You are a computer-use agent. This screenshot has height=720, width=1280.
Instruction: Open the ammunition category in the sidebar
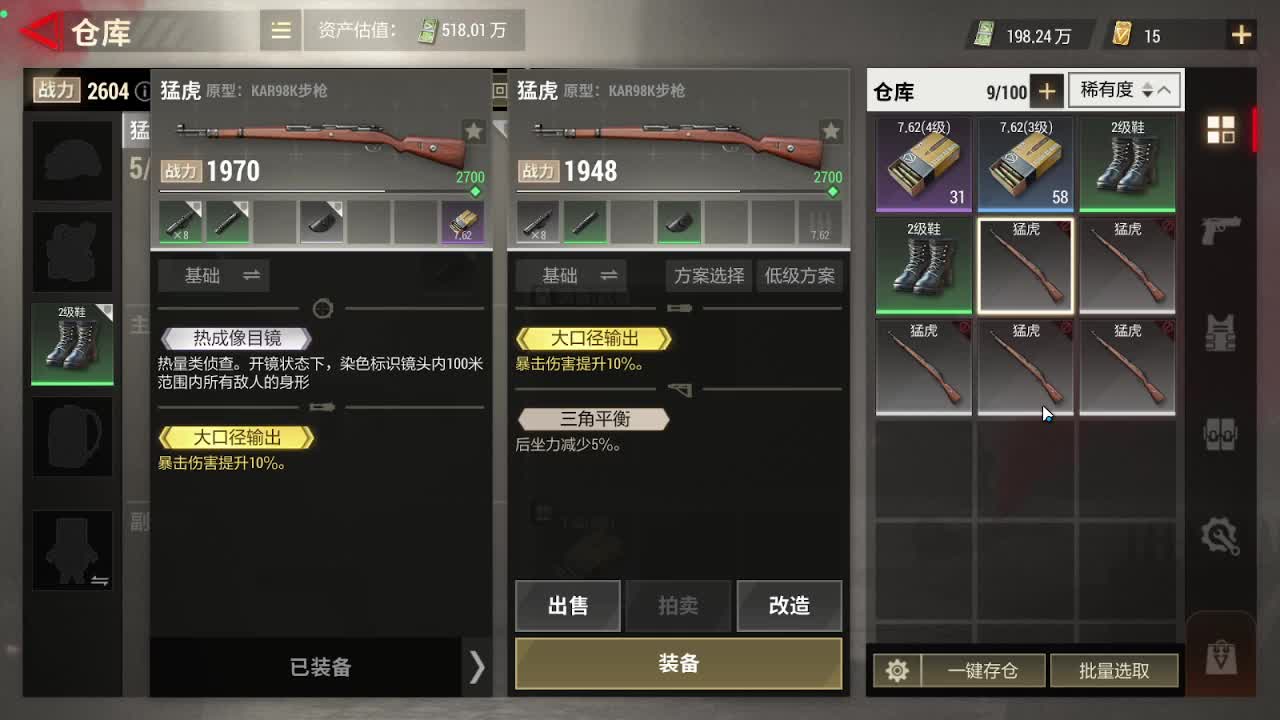(x=1221, y=434)
